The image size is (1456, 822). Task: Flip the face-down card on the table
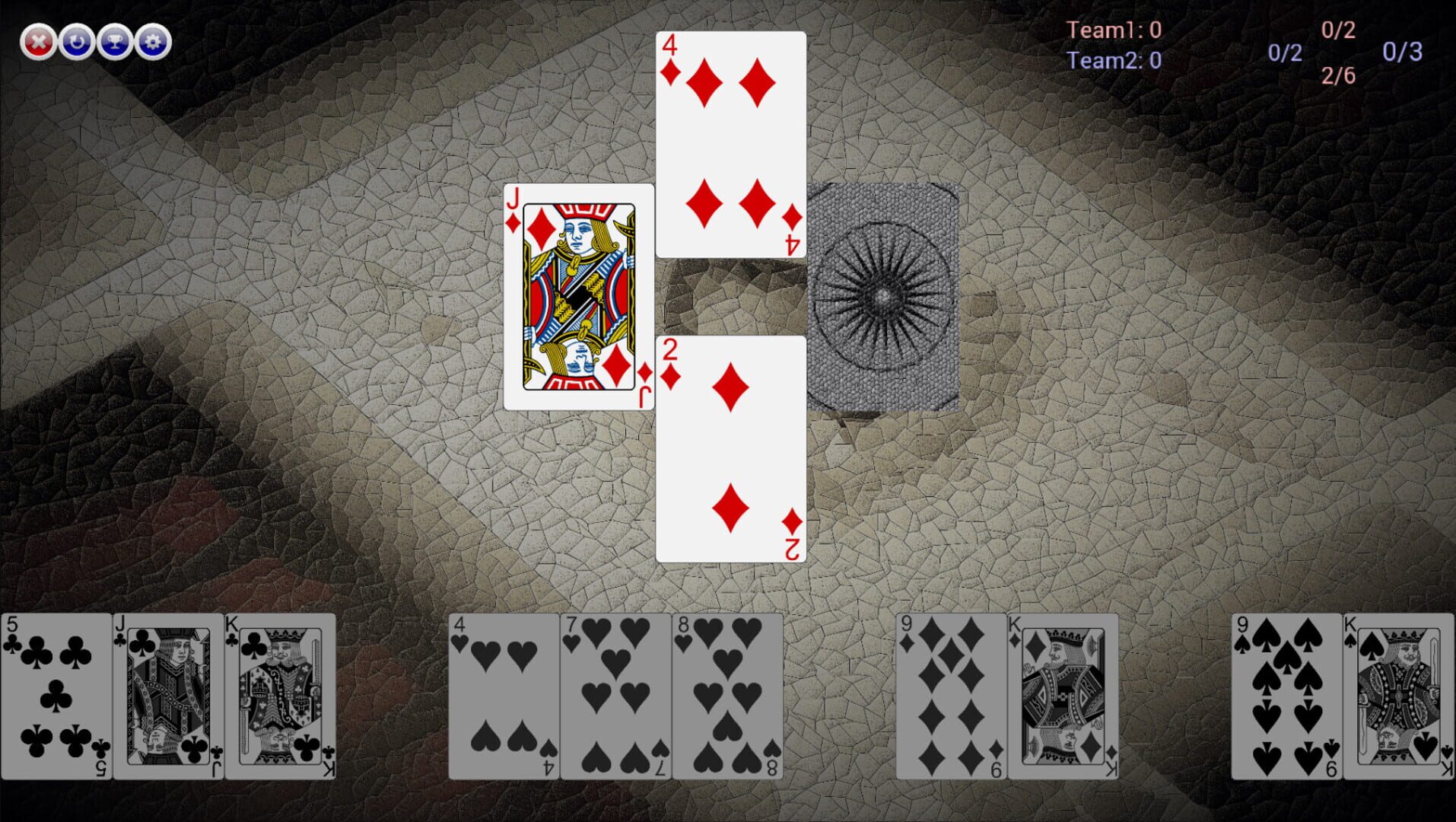pos(884,297)
